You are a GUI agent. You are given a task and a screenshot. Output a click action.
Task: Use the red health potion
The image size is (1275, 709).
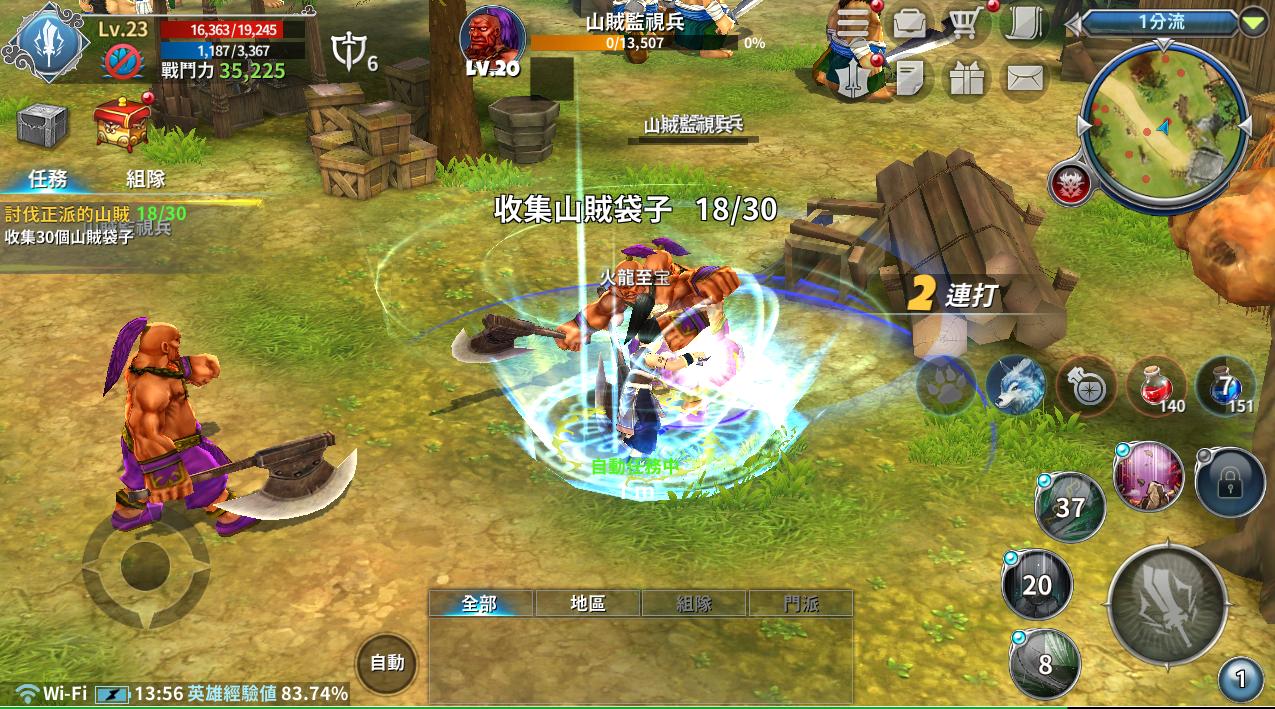(1155, 385)
